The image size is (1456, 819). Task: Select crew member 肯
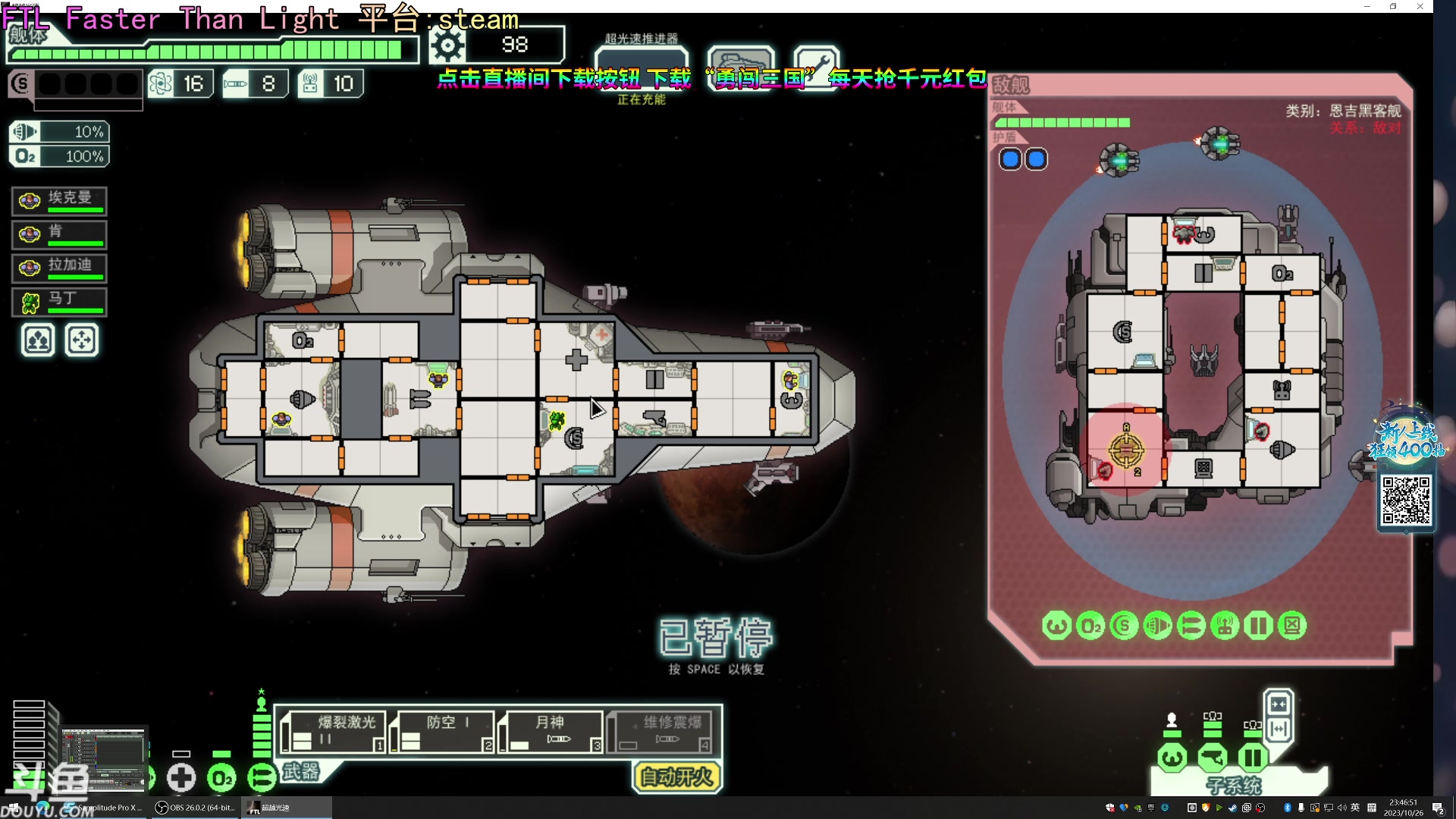point(59,234)
